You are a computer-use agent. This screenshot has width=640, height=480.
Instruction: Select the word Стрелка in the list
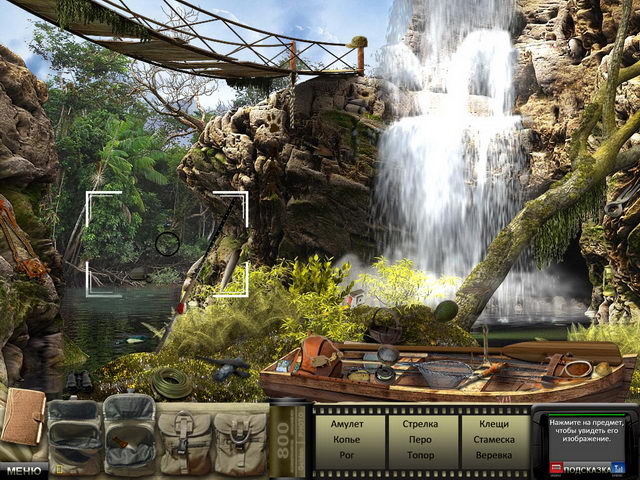(x=420, y=424)
